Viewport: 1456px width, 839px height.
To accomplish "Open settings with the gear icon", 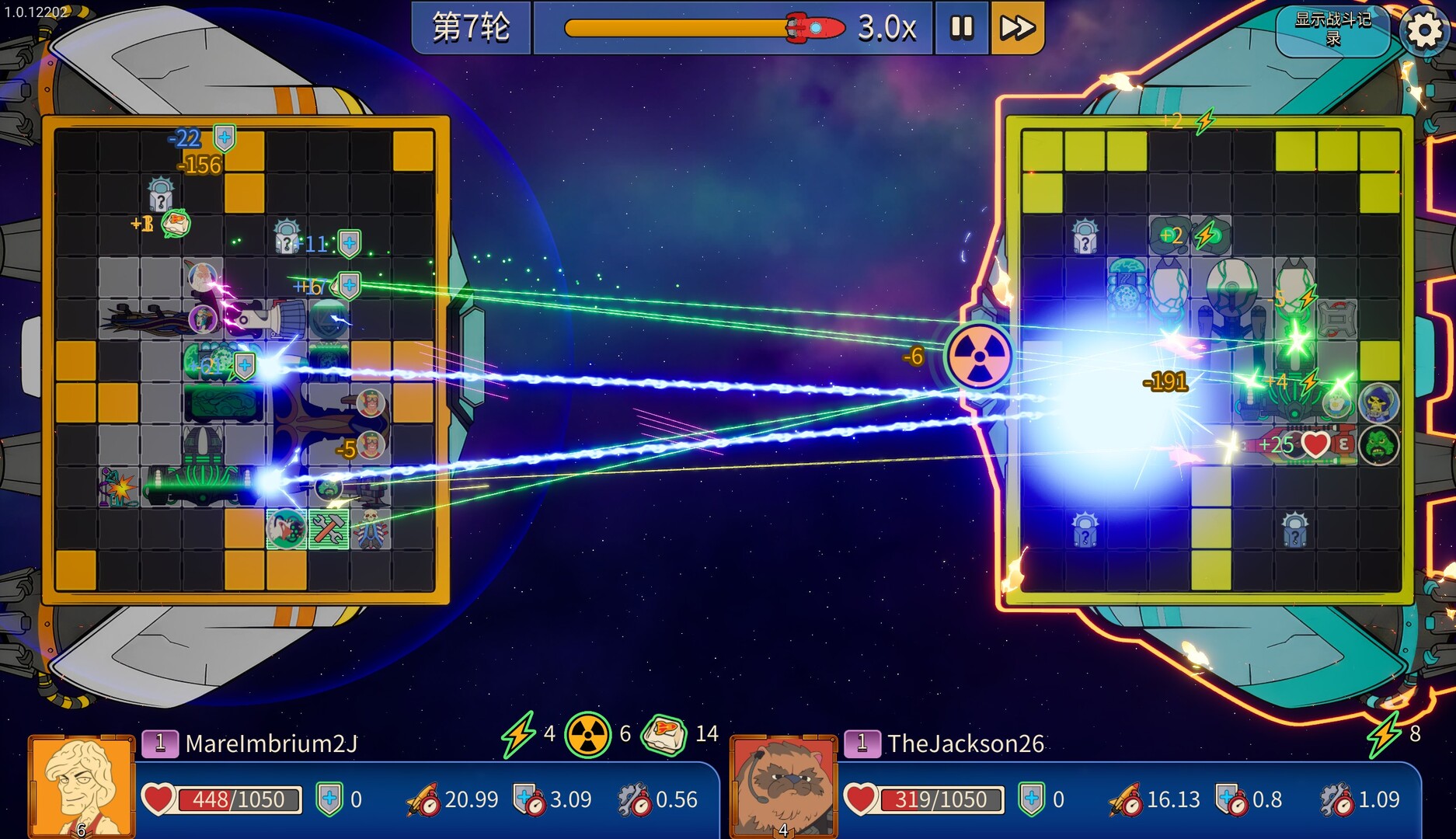I will pyautogui.click(x=1424, y=31).
